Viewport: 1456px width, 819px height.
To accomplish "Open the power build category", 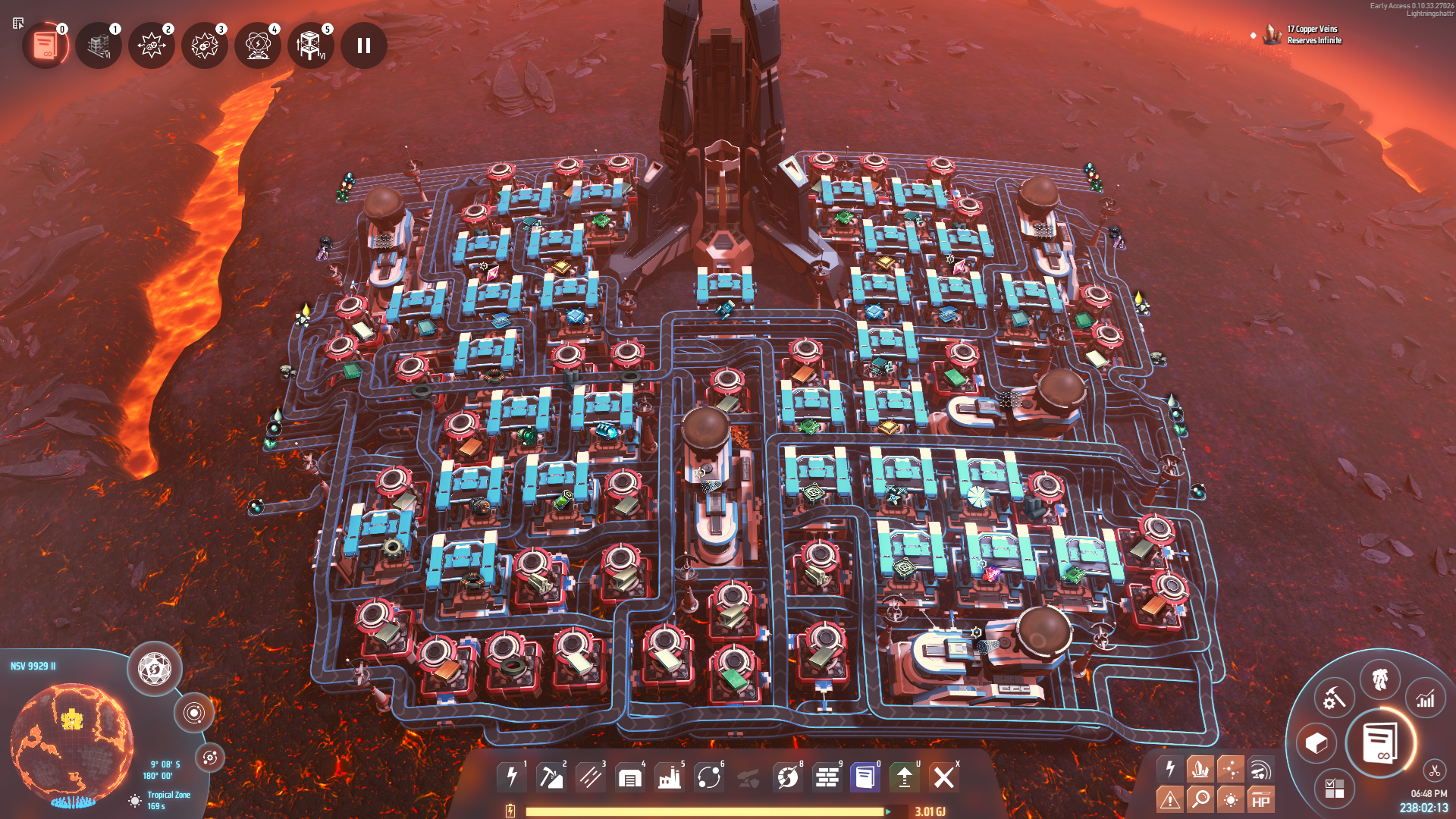I will point(512,777).
